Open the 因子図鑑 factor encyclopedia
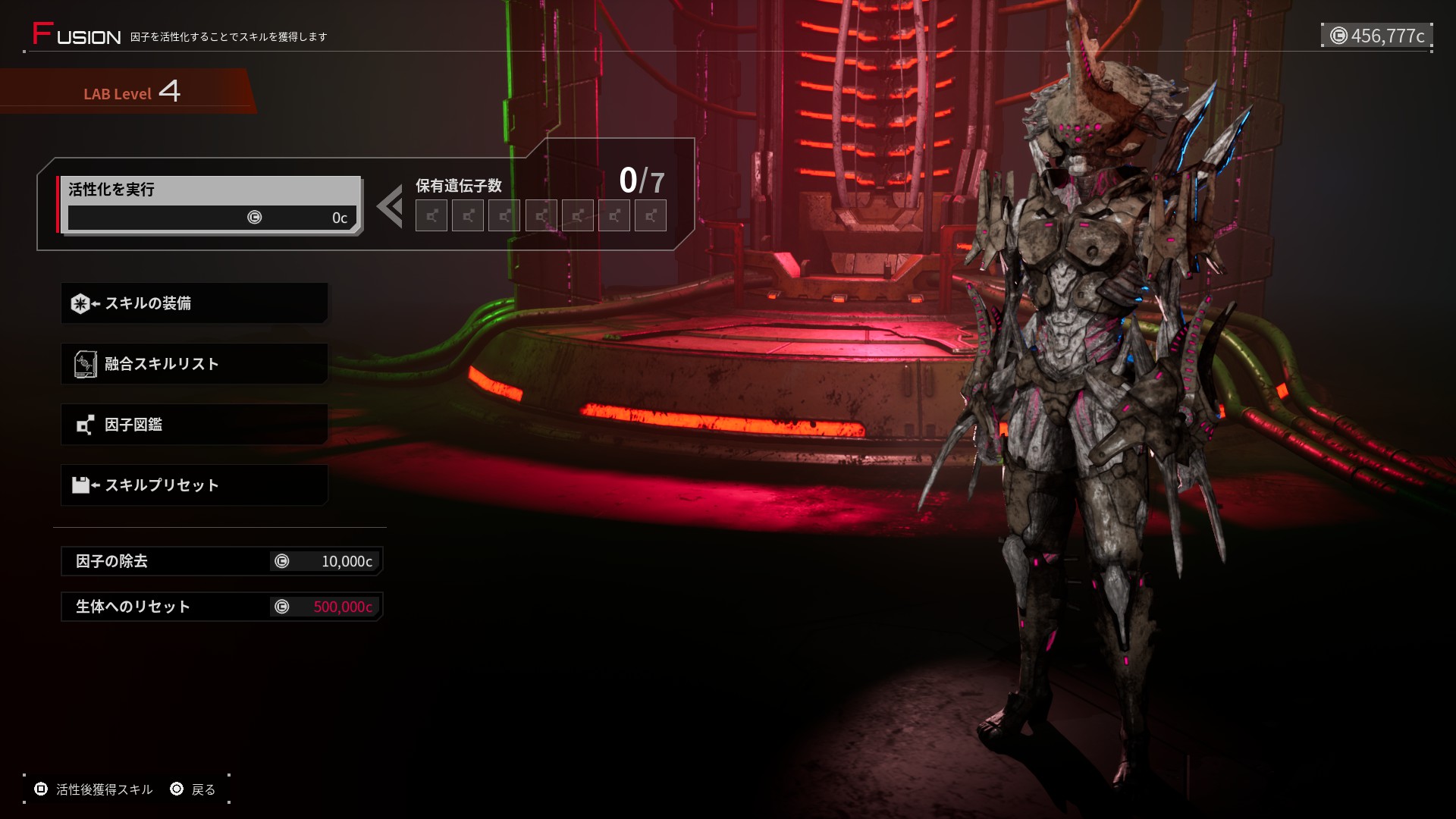This screenshot has width=1456, height=819. (194, 425)
